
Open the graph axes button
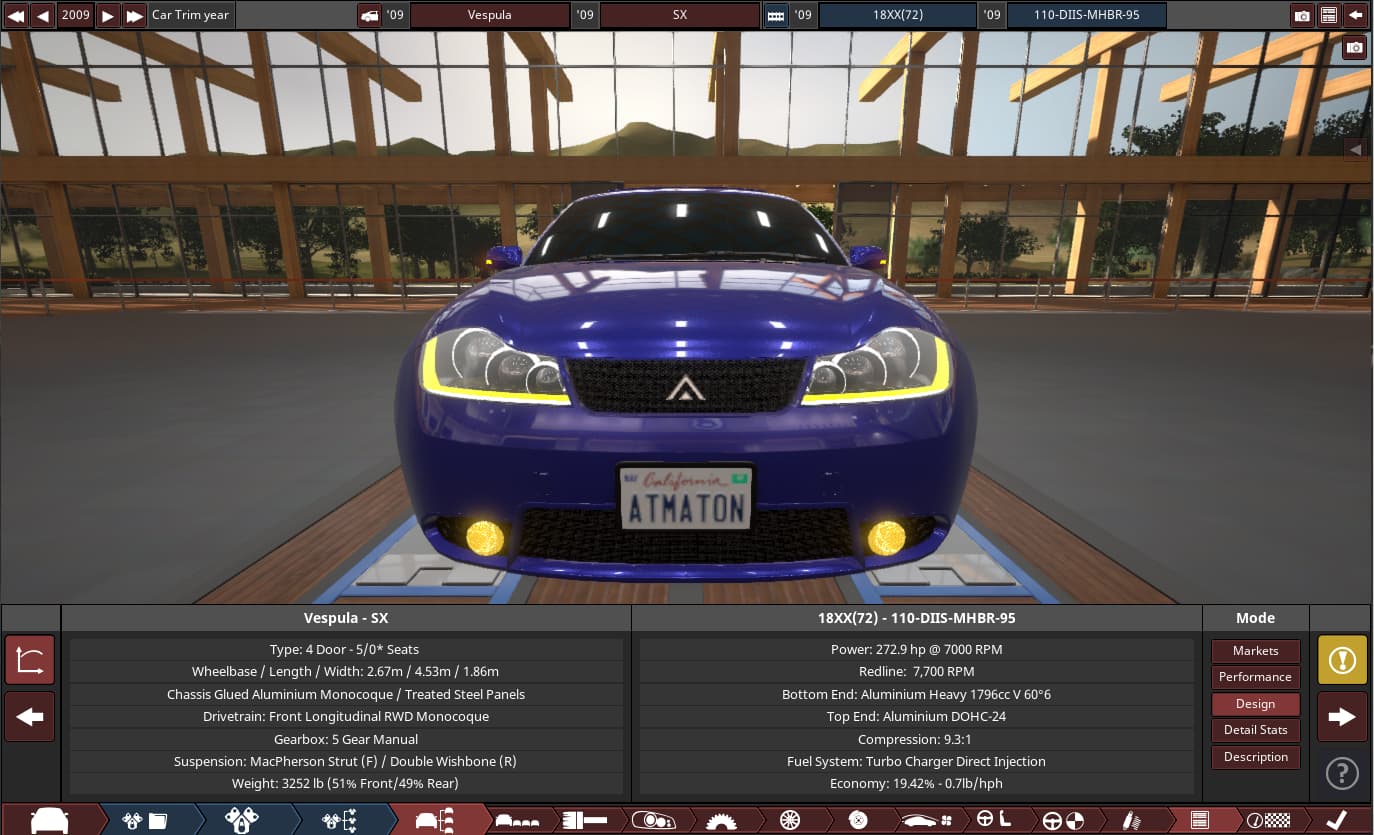(29, 660)
